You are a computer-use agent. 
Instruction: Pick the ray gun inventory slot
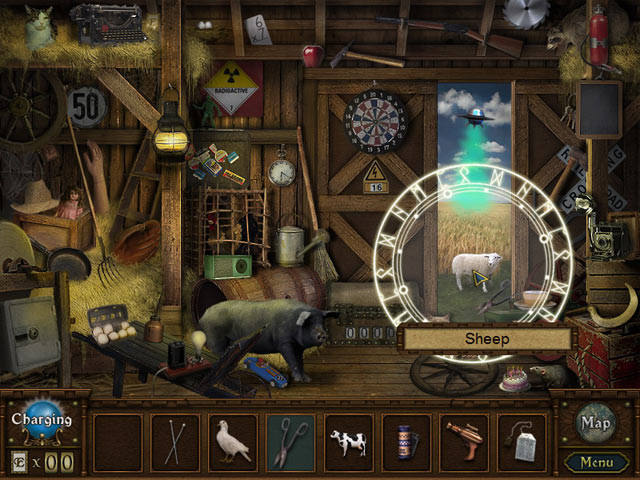[465, 442]
